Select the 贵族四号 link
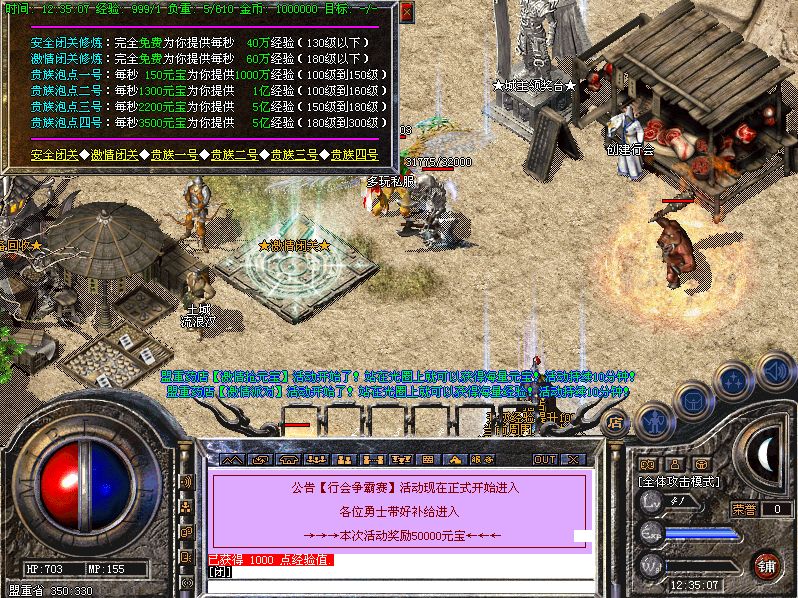The width and height of the screenshot is (798, 598). [x=354, y=155]
